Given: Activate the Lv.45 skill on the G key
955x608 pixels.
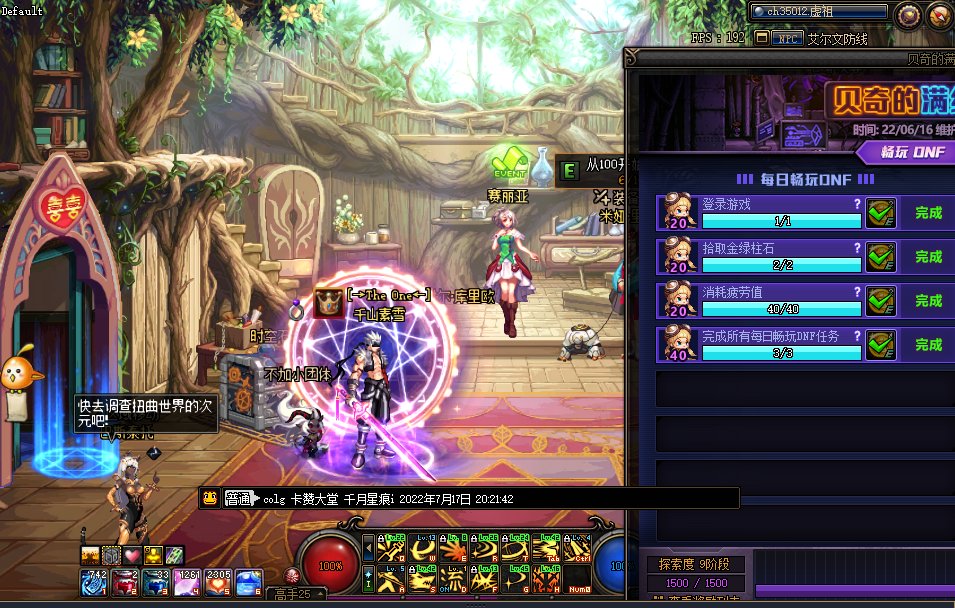Looking at the screenshot, I should [516, 578].
